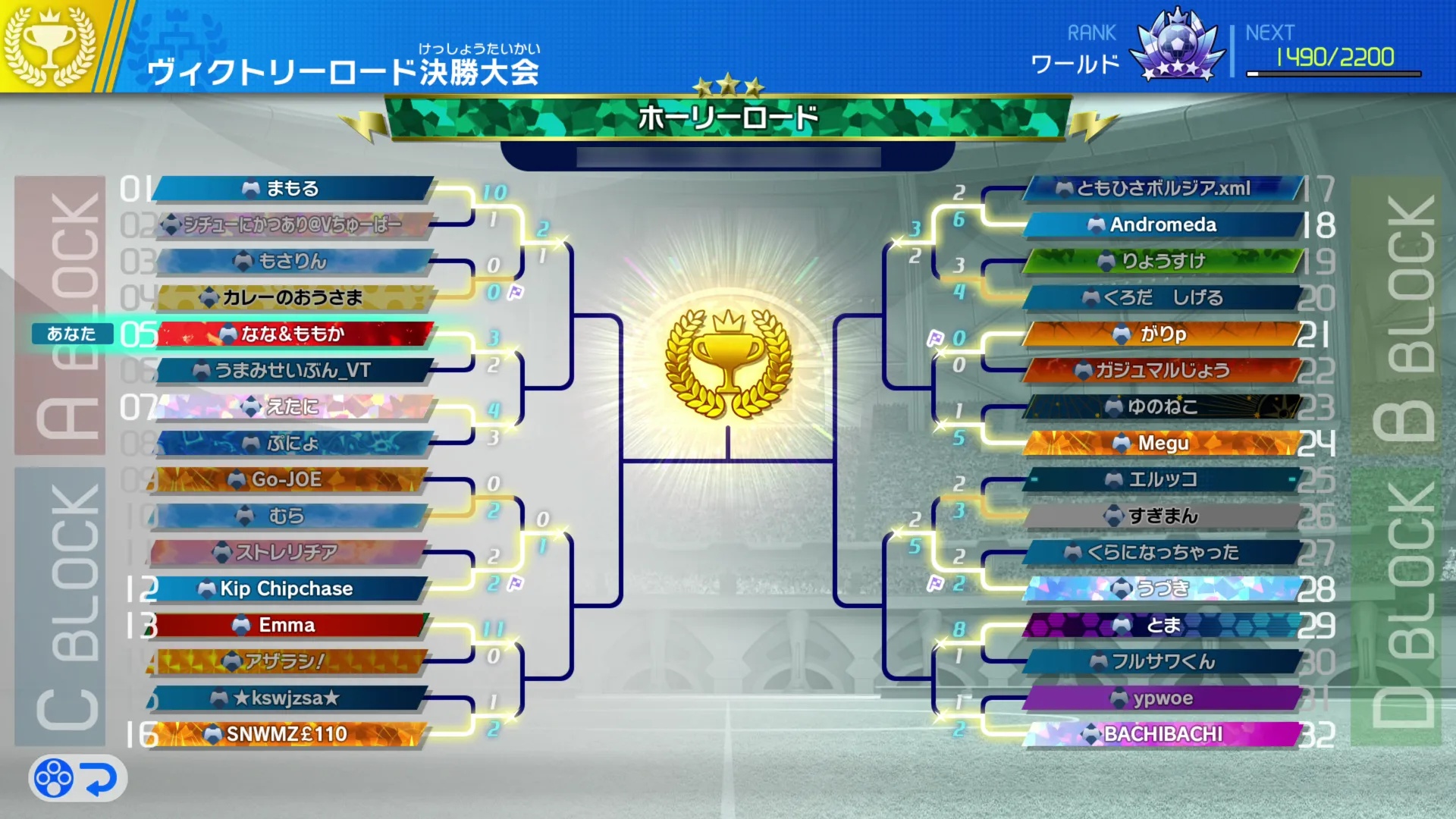
Task: Choose the Kip Chipchase player row
Action: point(287,589)
